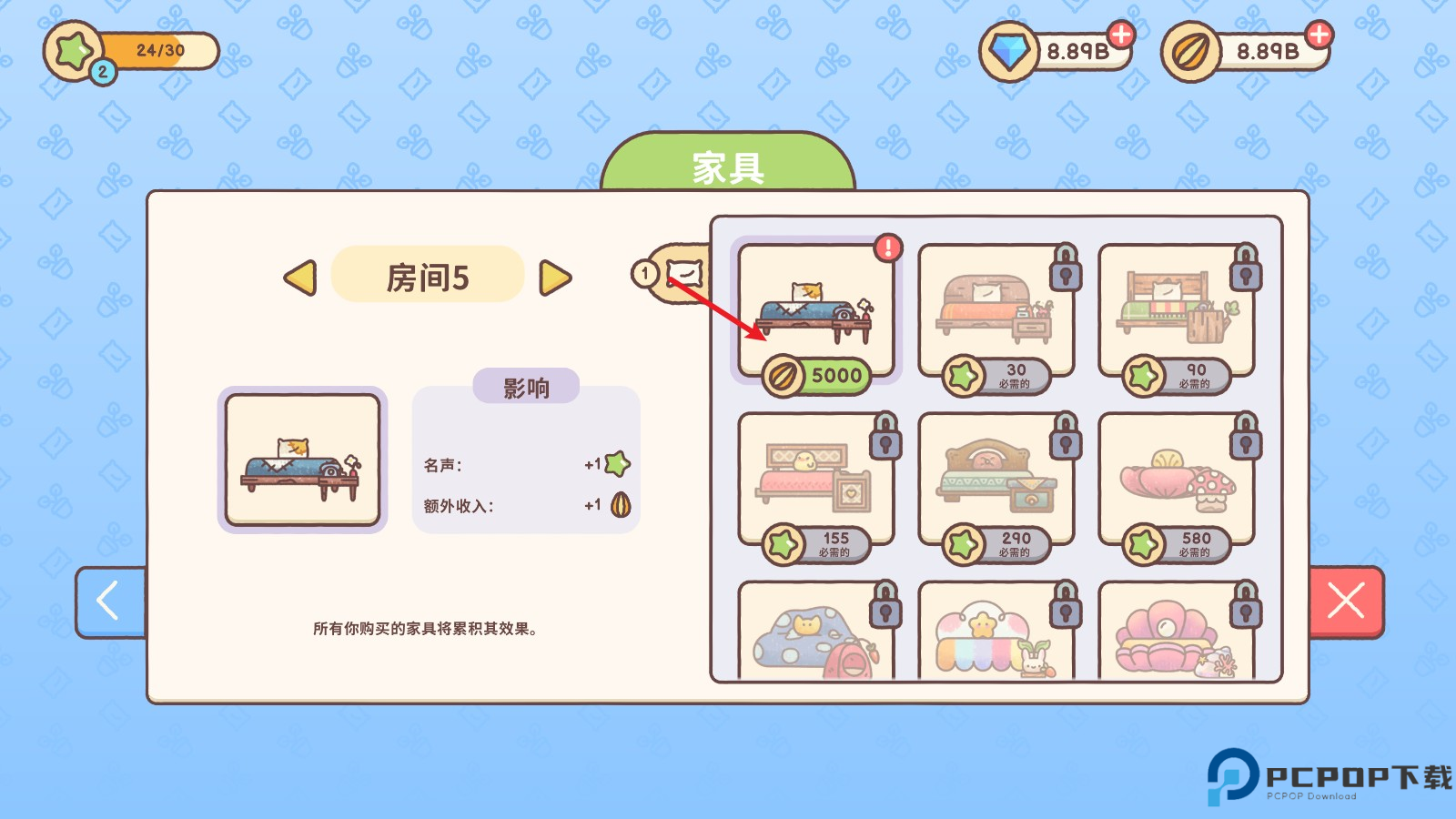1456x819 pixels.
Task: Switch to the 家具 tab
Action: pos(728,166)
